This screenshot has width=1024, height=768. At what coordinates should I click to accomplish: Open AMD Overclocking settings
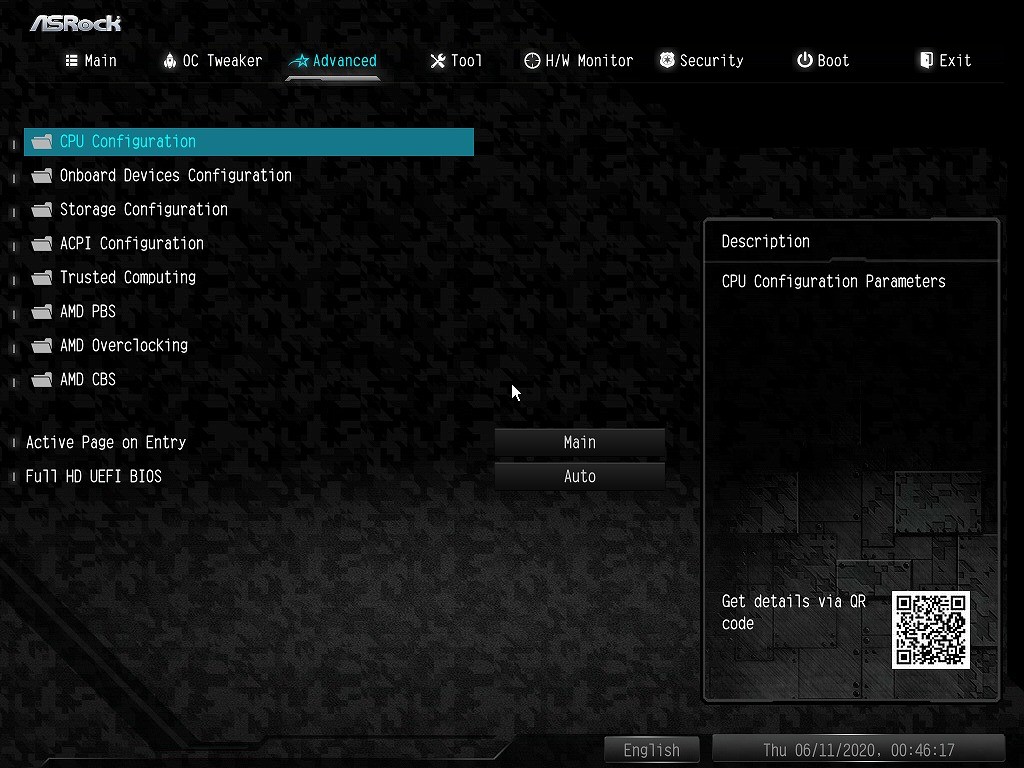[123, 346]
